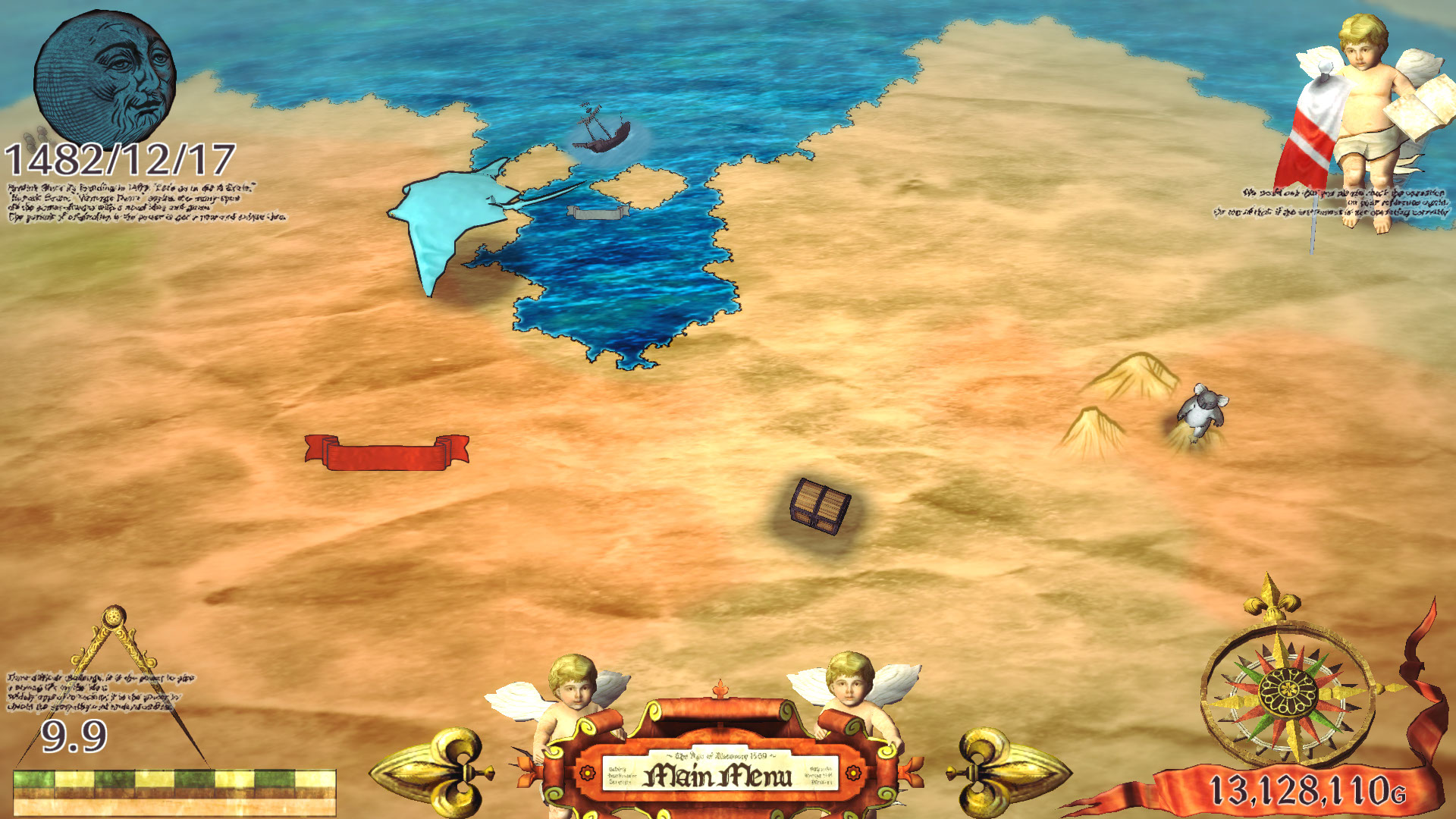Screen dimensions: 1456x819
Task: Click the golden fleur-de-lis left of Main Menu
Action: [436, 771]
